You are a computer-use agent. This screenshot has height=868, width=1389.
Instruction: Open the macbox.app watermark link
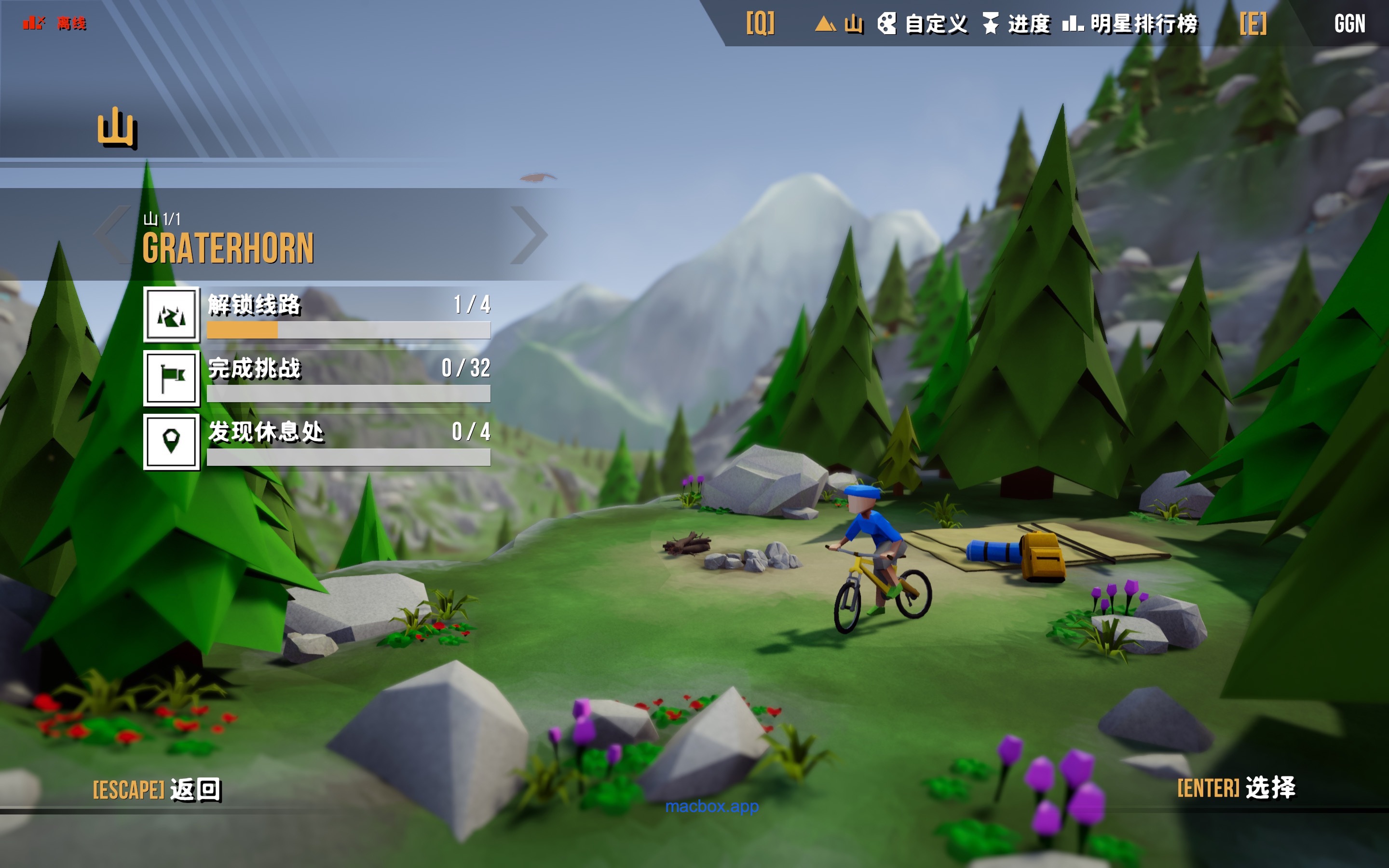click(x=712, y=807)
